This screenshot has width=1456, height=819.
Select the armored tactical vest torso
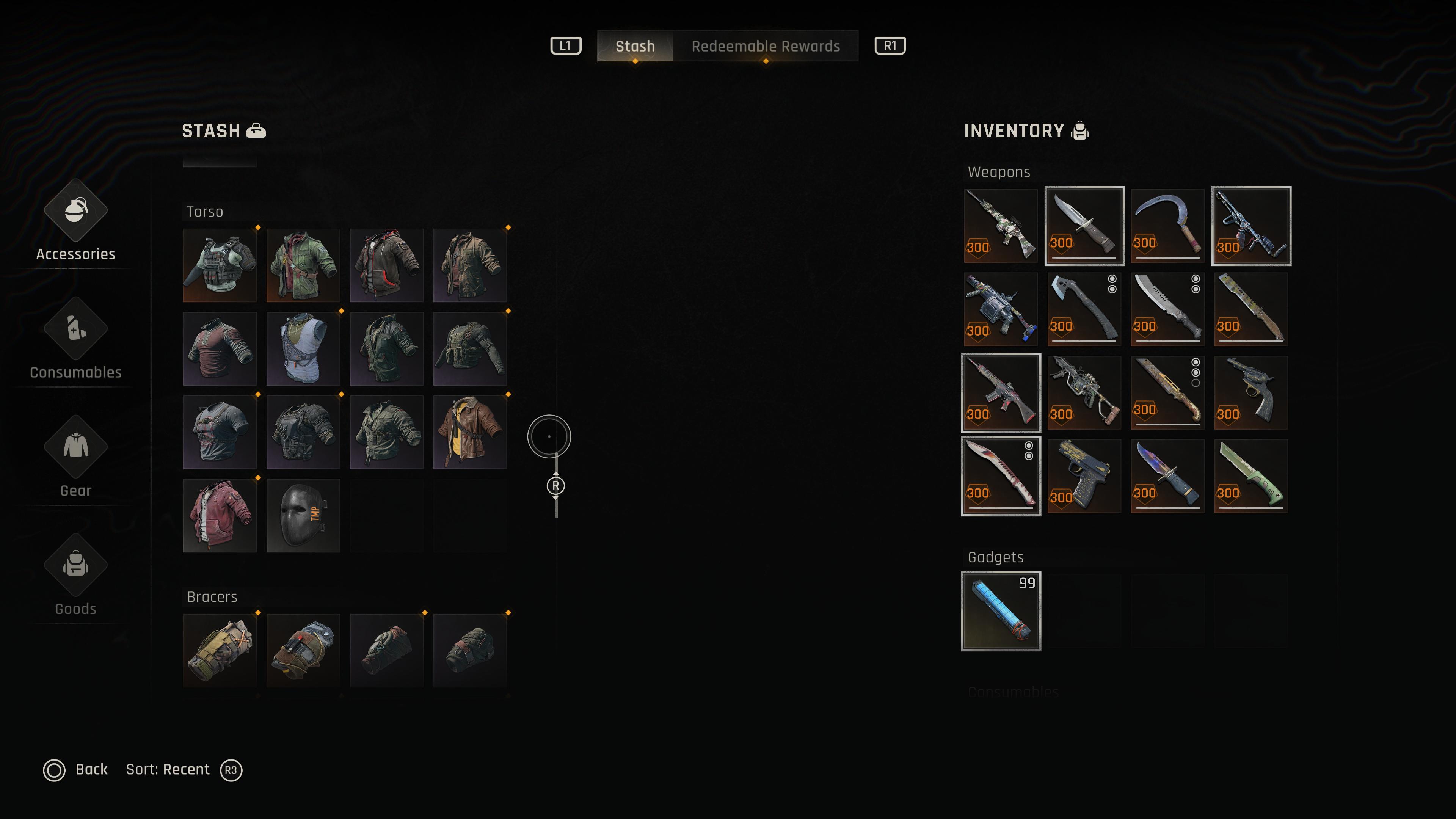click(220, 266)
